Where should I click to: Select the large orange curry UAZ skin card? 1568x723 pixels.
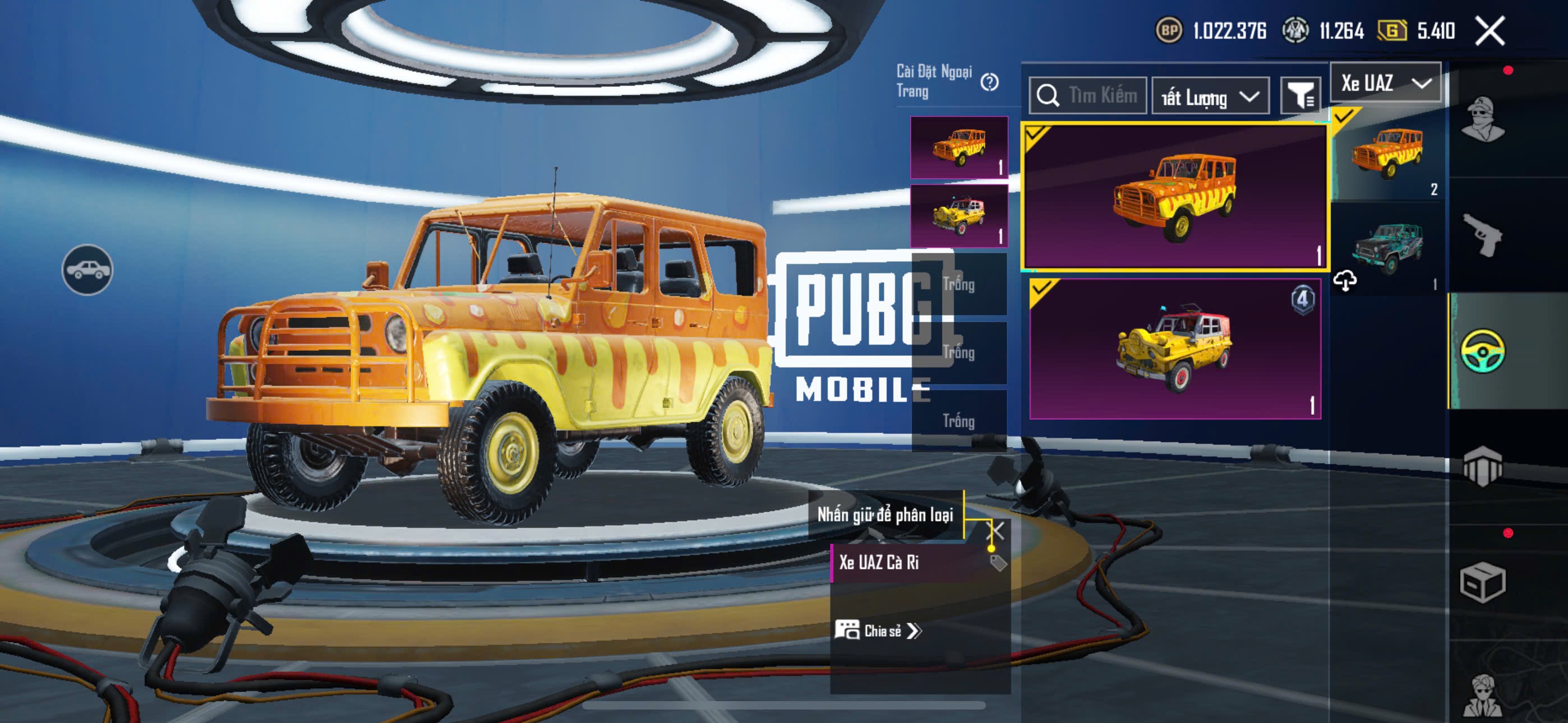(1174, 196)
